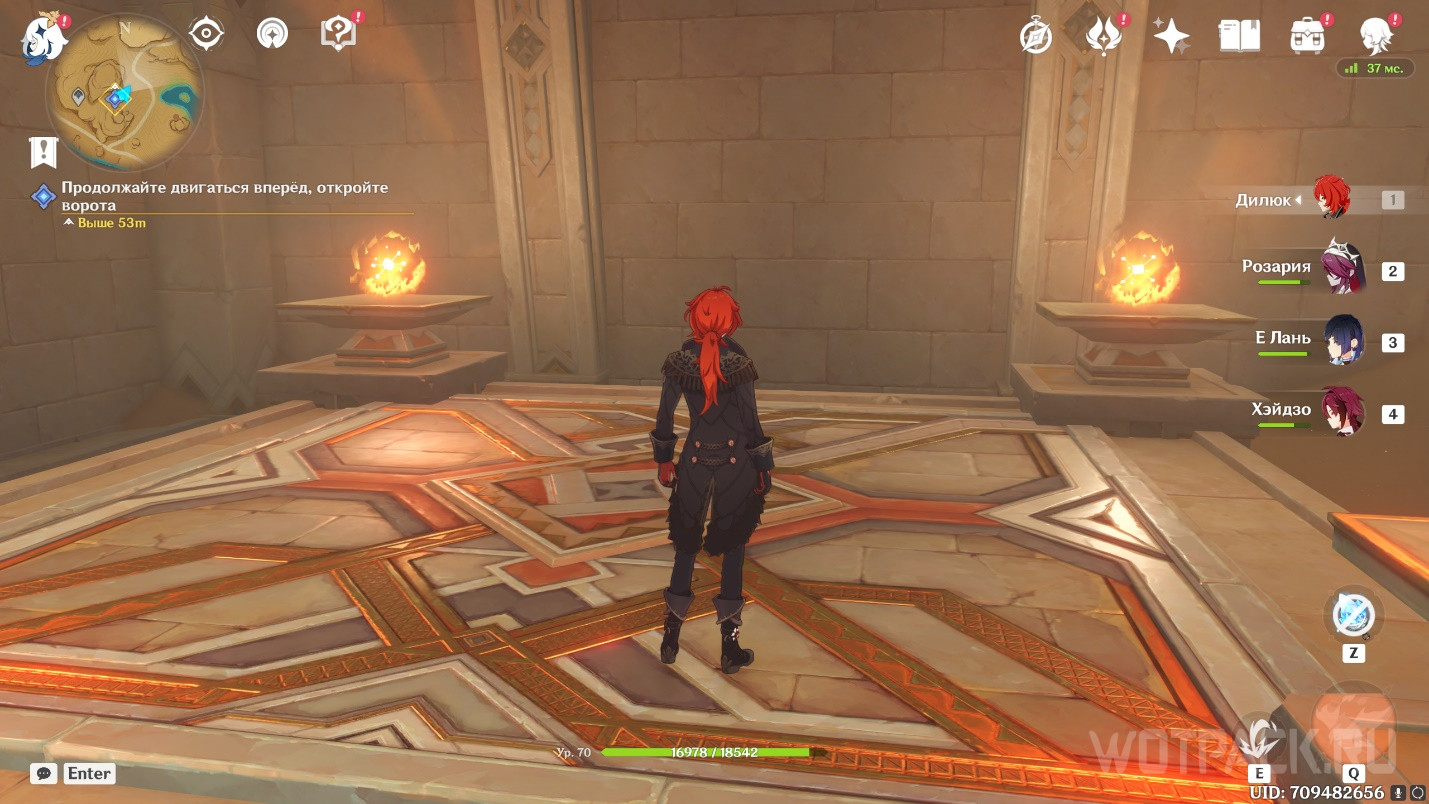Viewport: 1429px width, 804px height.
Task: Use the gadget icon above Z
Action: coord(1353,616)
